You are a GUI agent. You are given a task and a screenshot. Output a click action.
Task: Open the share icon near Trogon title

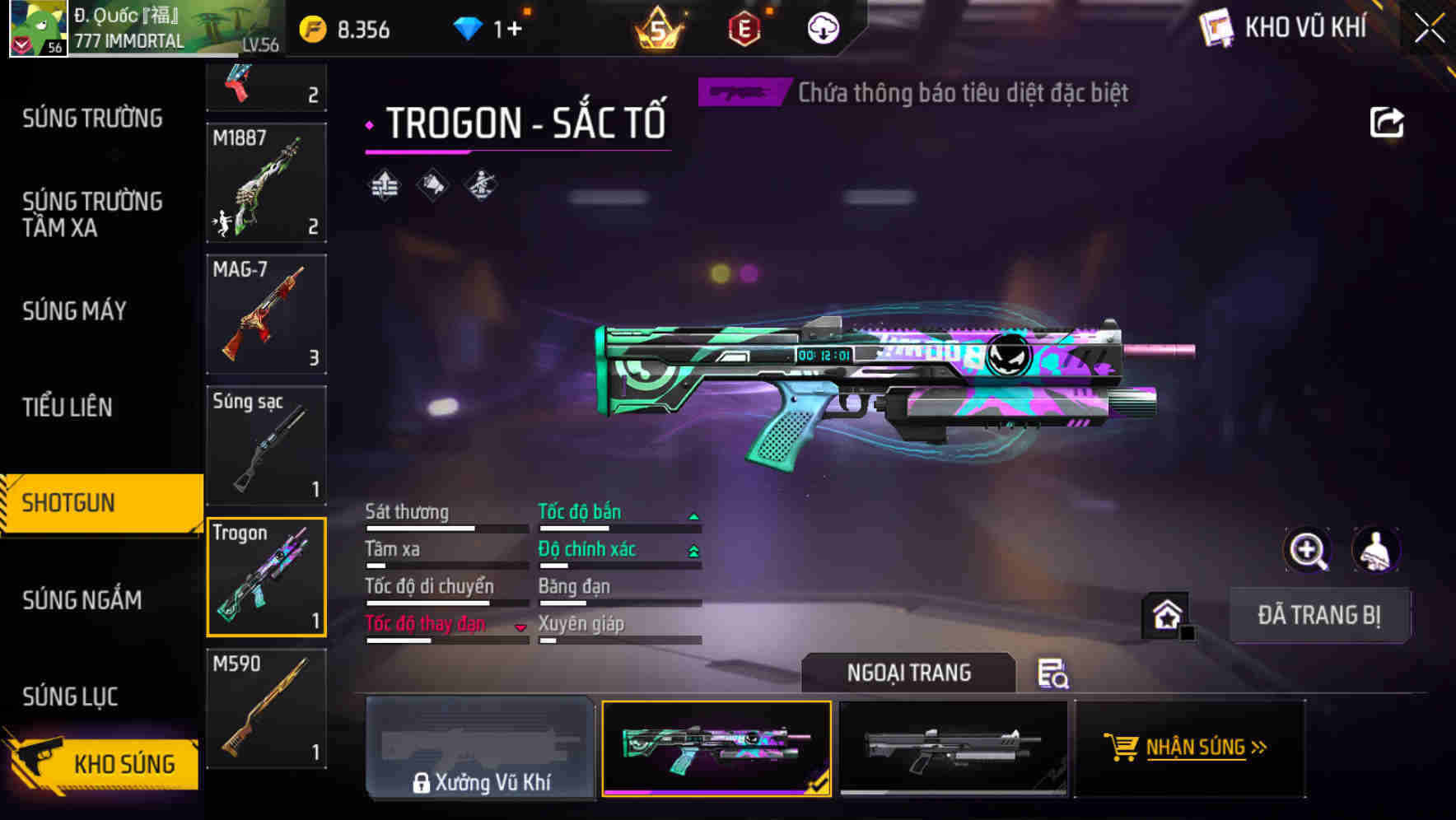[1388, 122]
